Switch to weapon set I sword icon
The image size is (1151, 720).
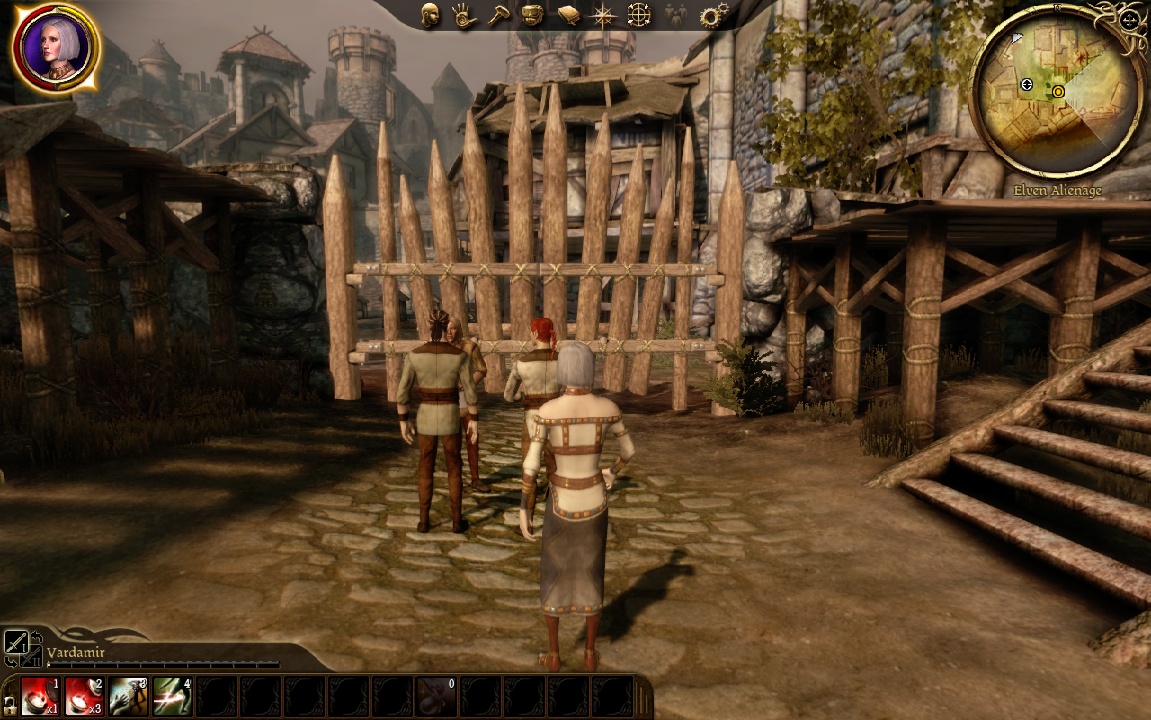pos(15,643)
